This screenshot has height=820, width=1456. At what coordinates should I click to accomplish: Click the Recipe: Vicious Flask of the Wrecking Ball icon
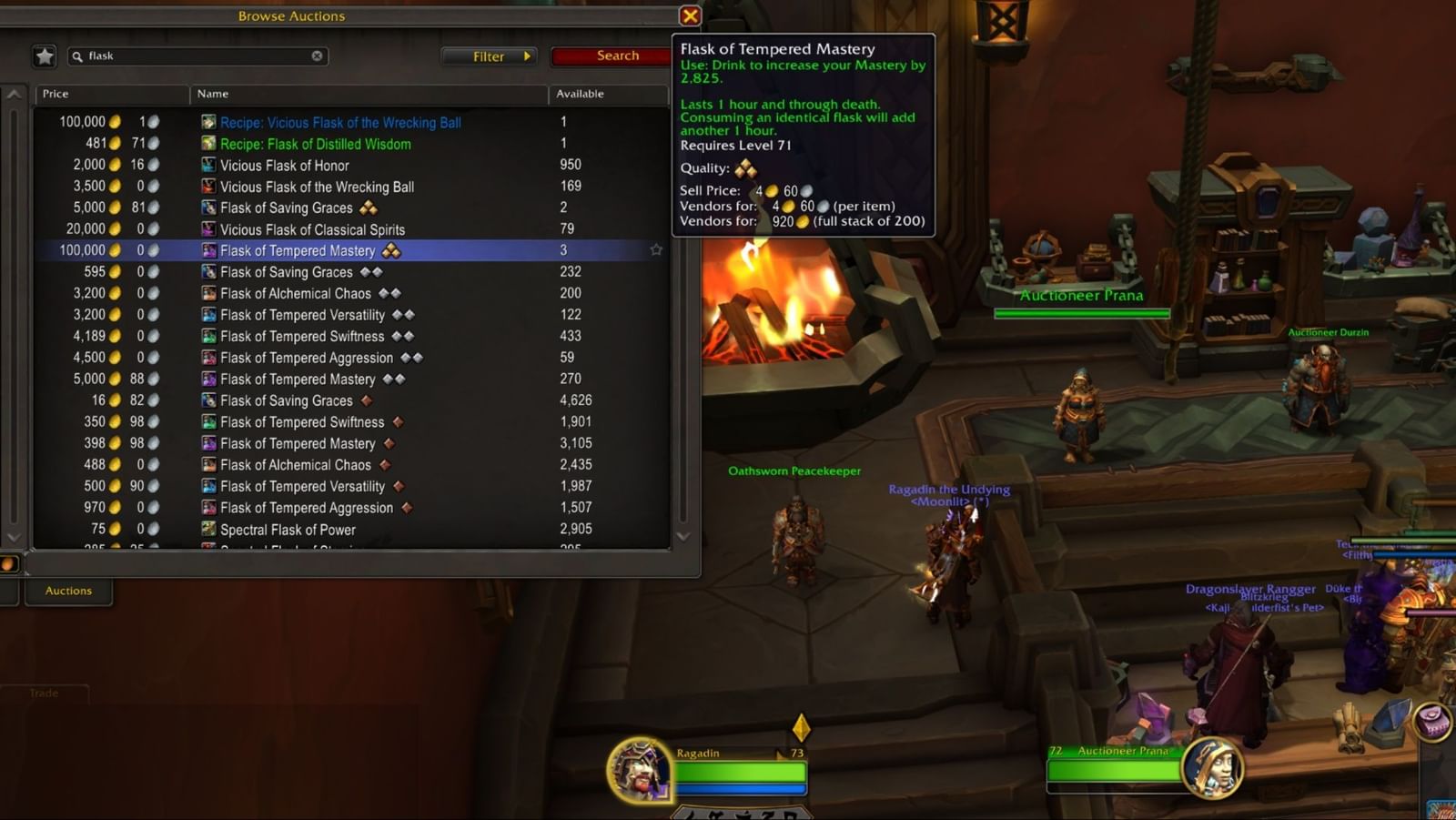(207, 122)
